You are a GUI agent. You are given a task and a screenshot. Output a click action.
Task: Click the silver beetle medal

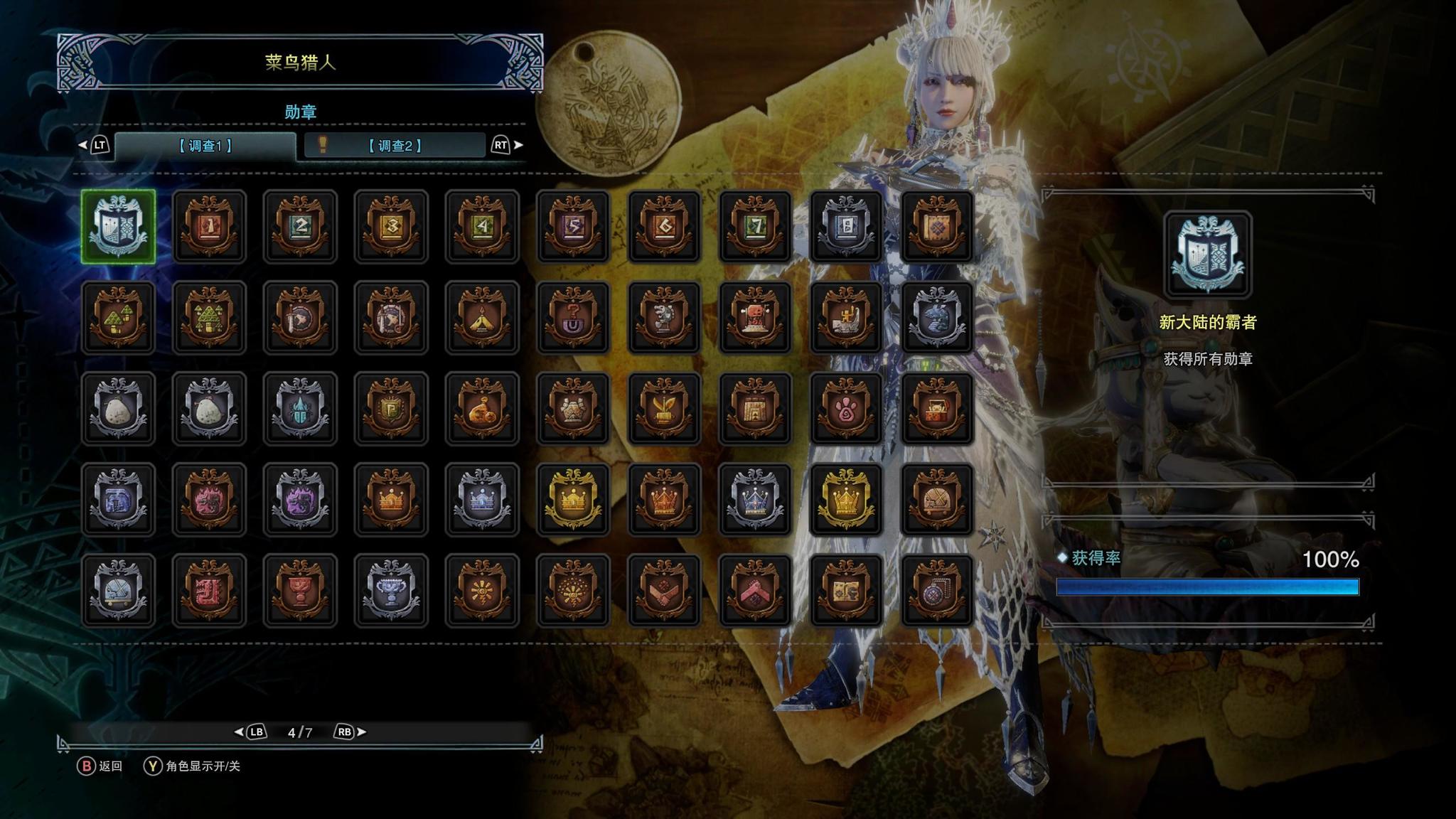tap(300, 409)
